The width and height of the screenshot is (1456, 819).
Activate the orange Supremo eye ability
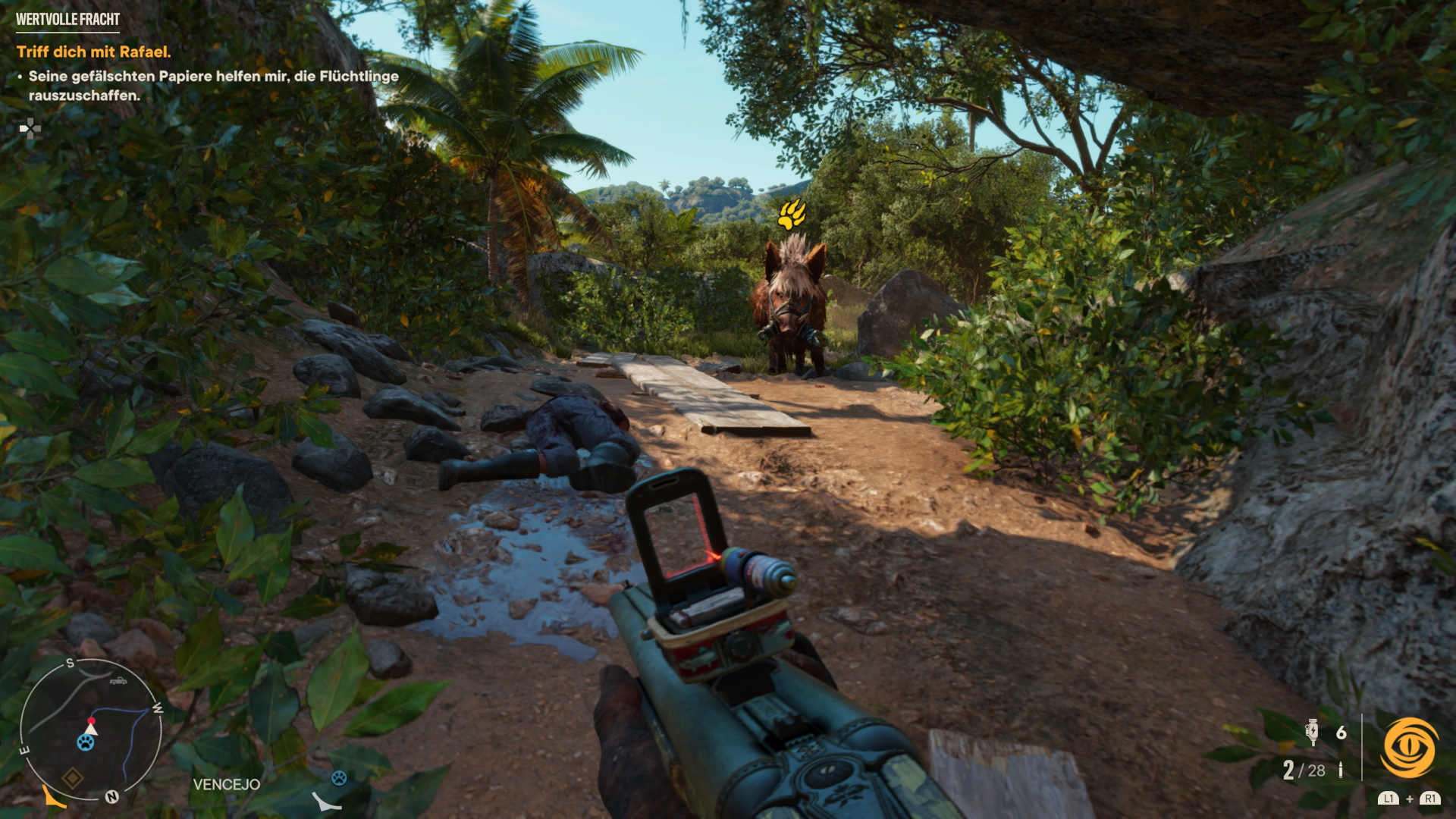tap(1410, 748)
